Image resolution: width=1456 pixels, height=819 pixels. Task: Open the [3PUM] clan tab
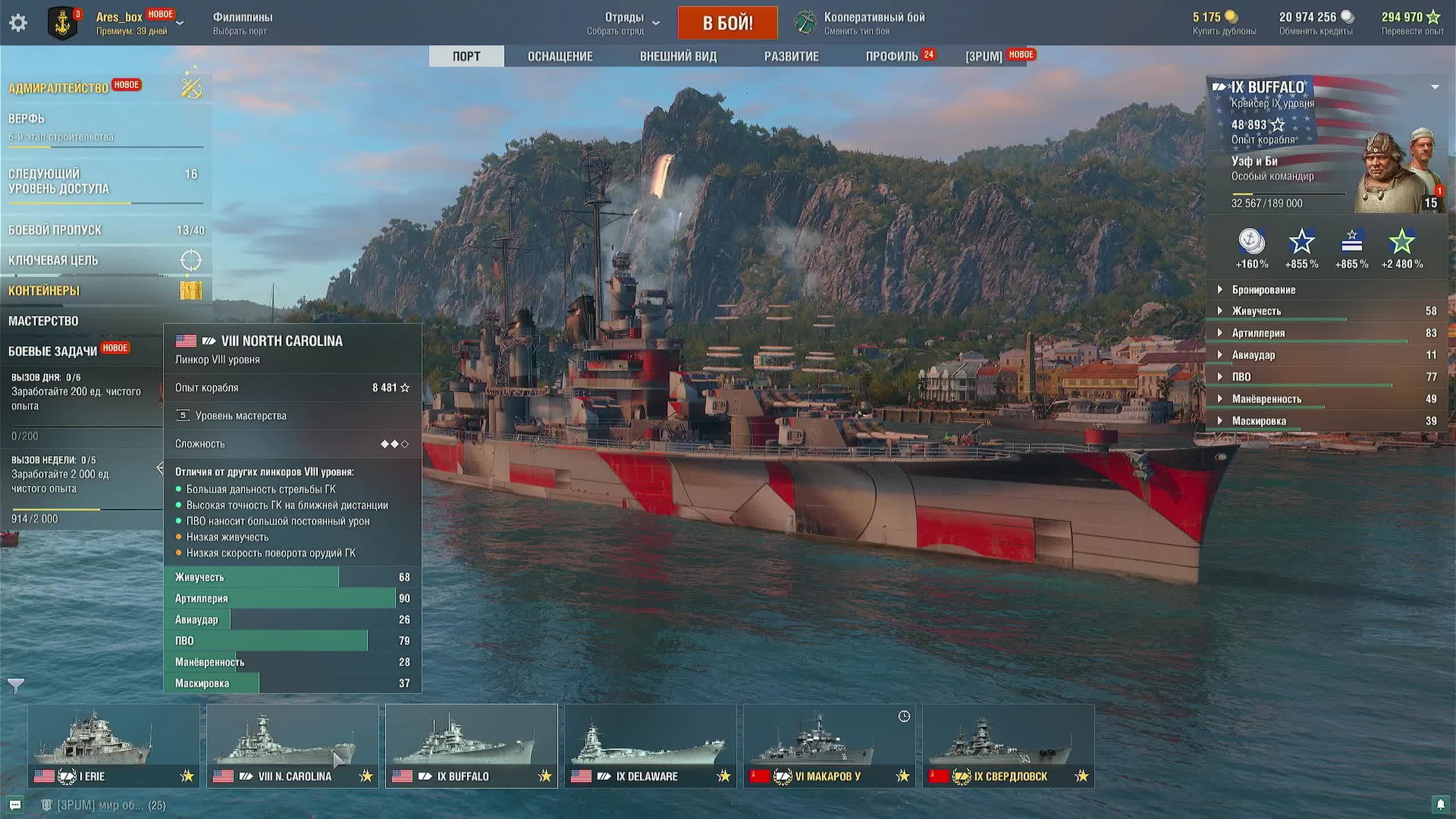click(x=983, y=56)
